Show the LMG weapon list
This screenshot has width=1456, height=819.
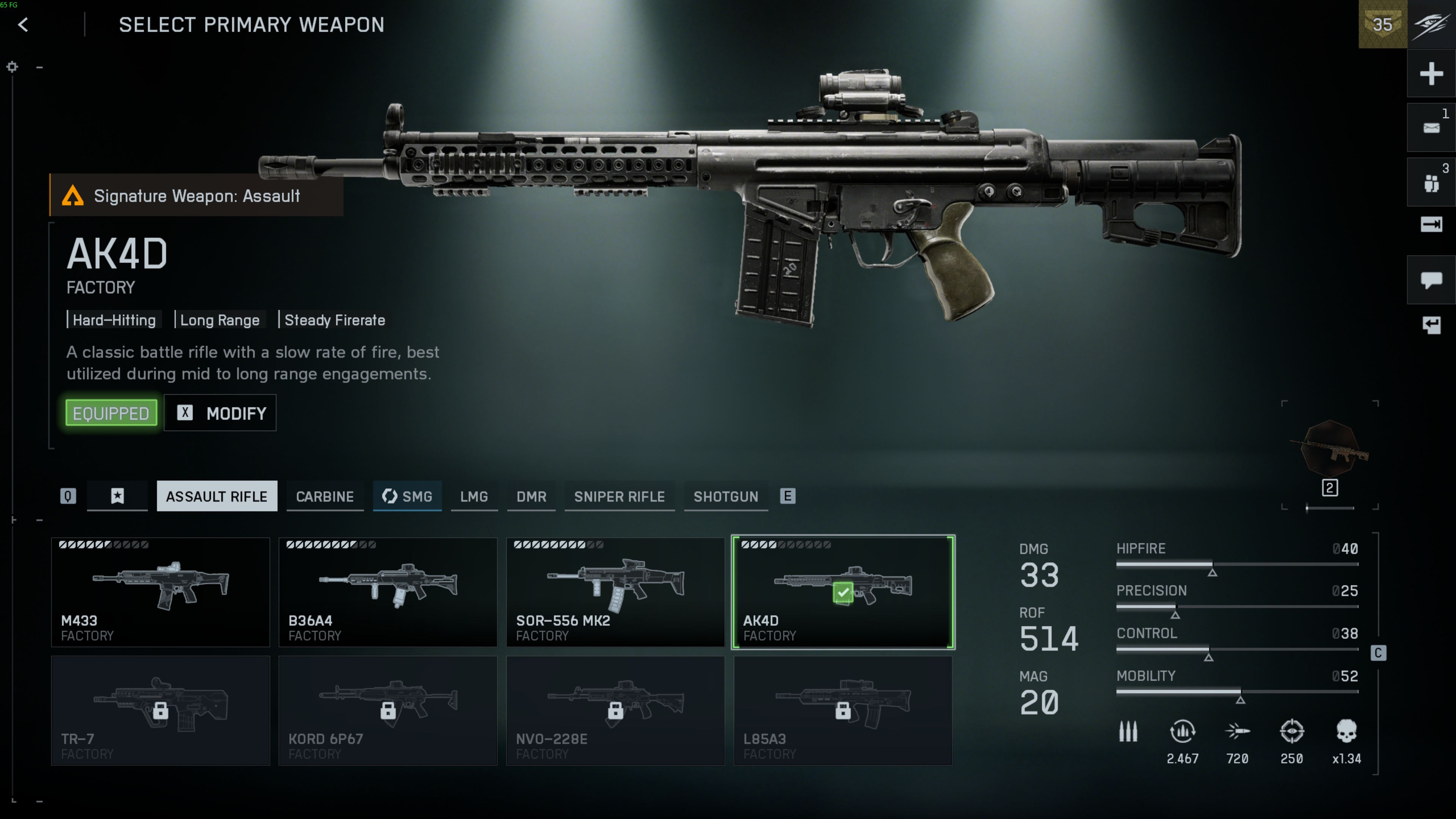click(x=474, y=496)
